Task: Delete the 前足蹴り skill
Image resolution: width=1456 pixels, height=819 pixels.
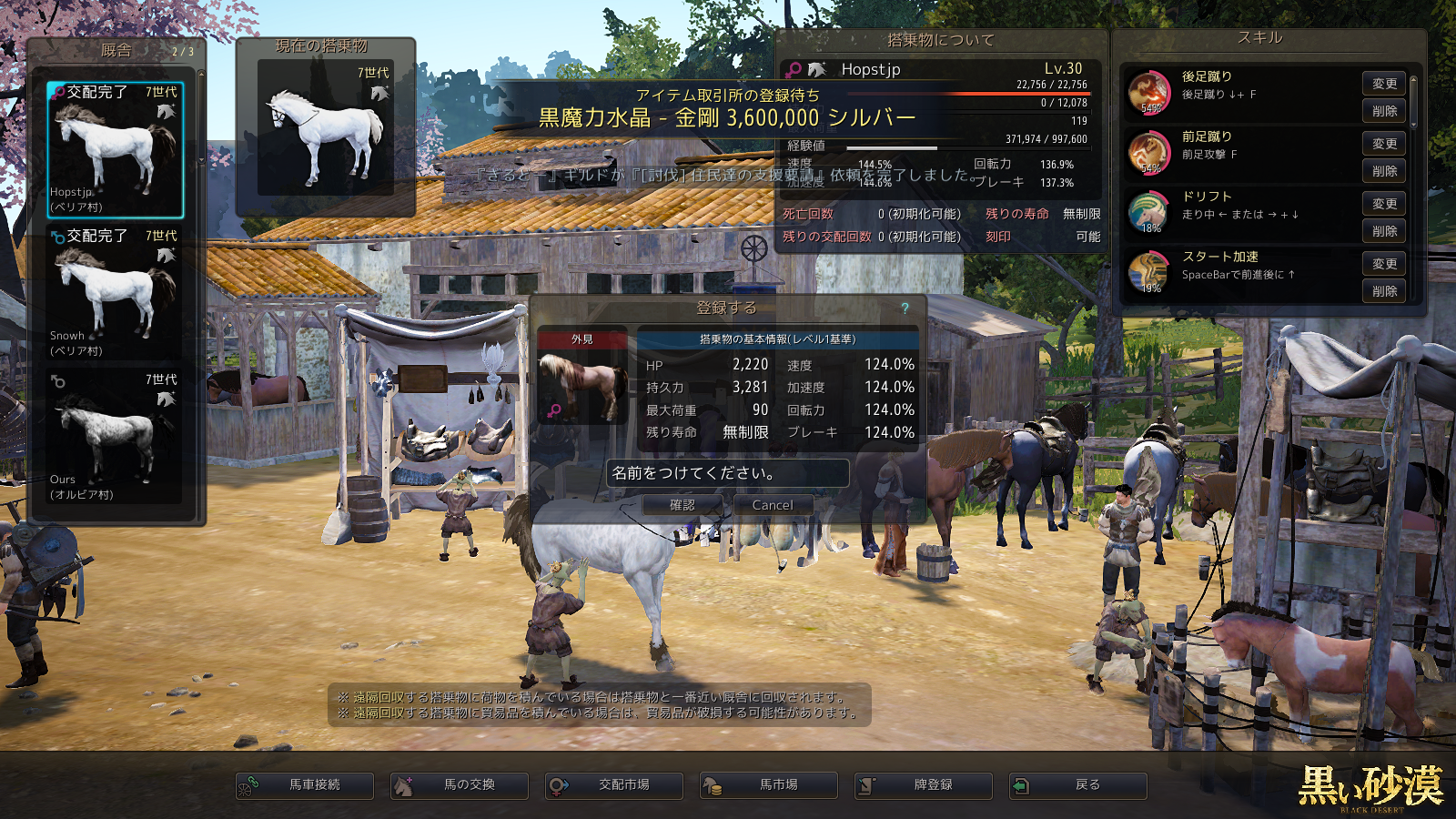Action: coord(1384,171)
